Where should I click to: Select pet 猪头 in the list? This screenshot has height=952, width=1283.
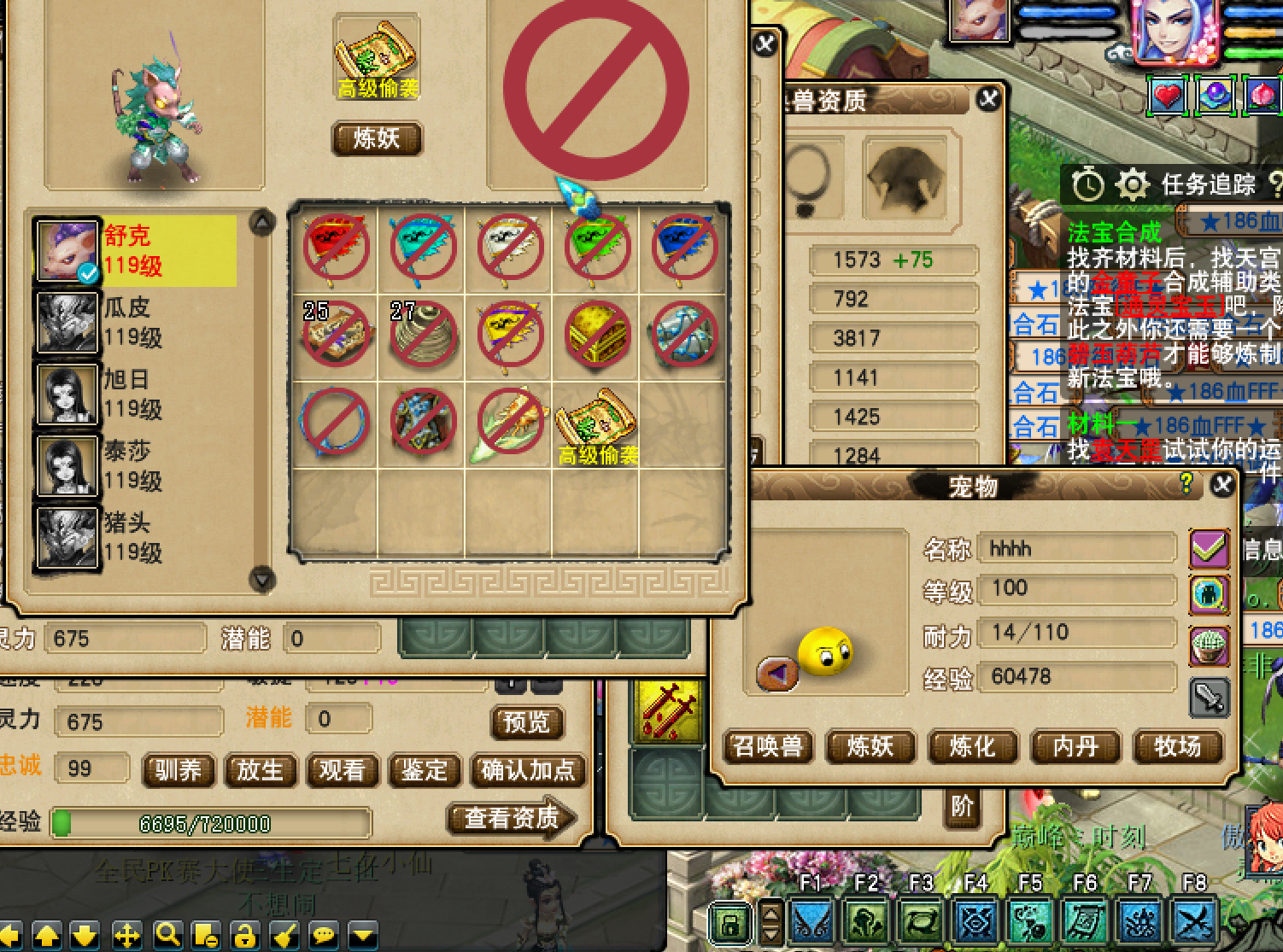coord(135,537)
